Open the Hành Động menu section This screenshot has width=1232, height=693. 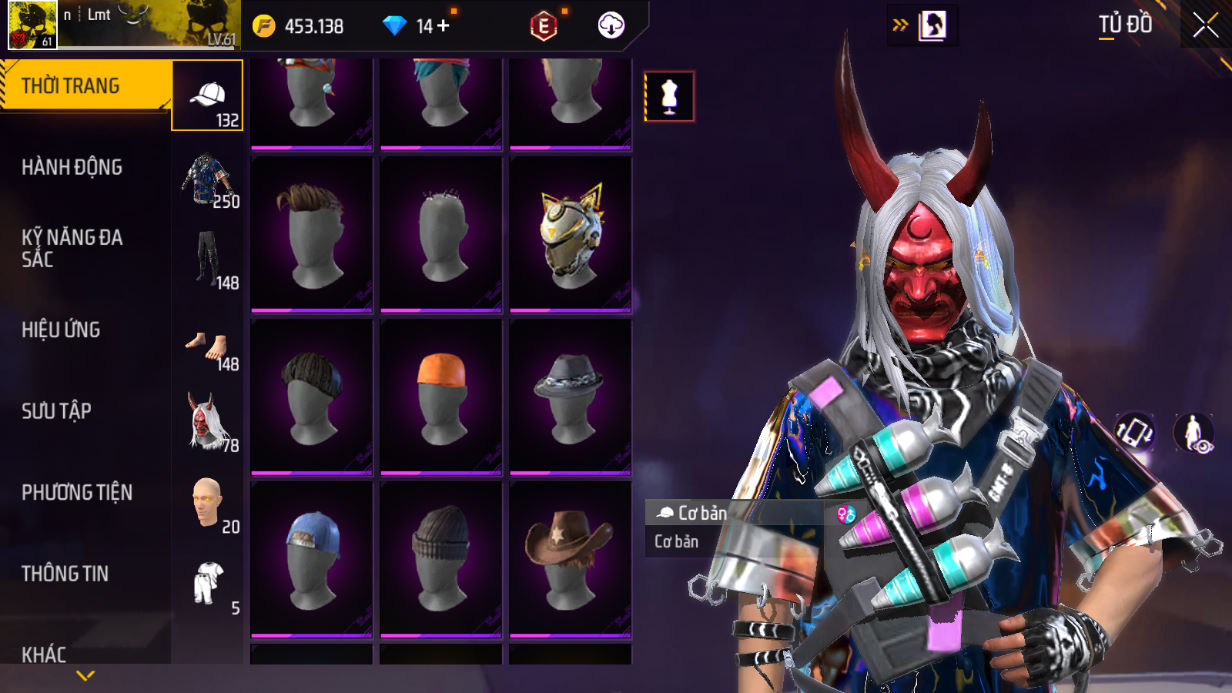[72, 167]
